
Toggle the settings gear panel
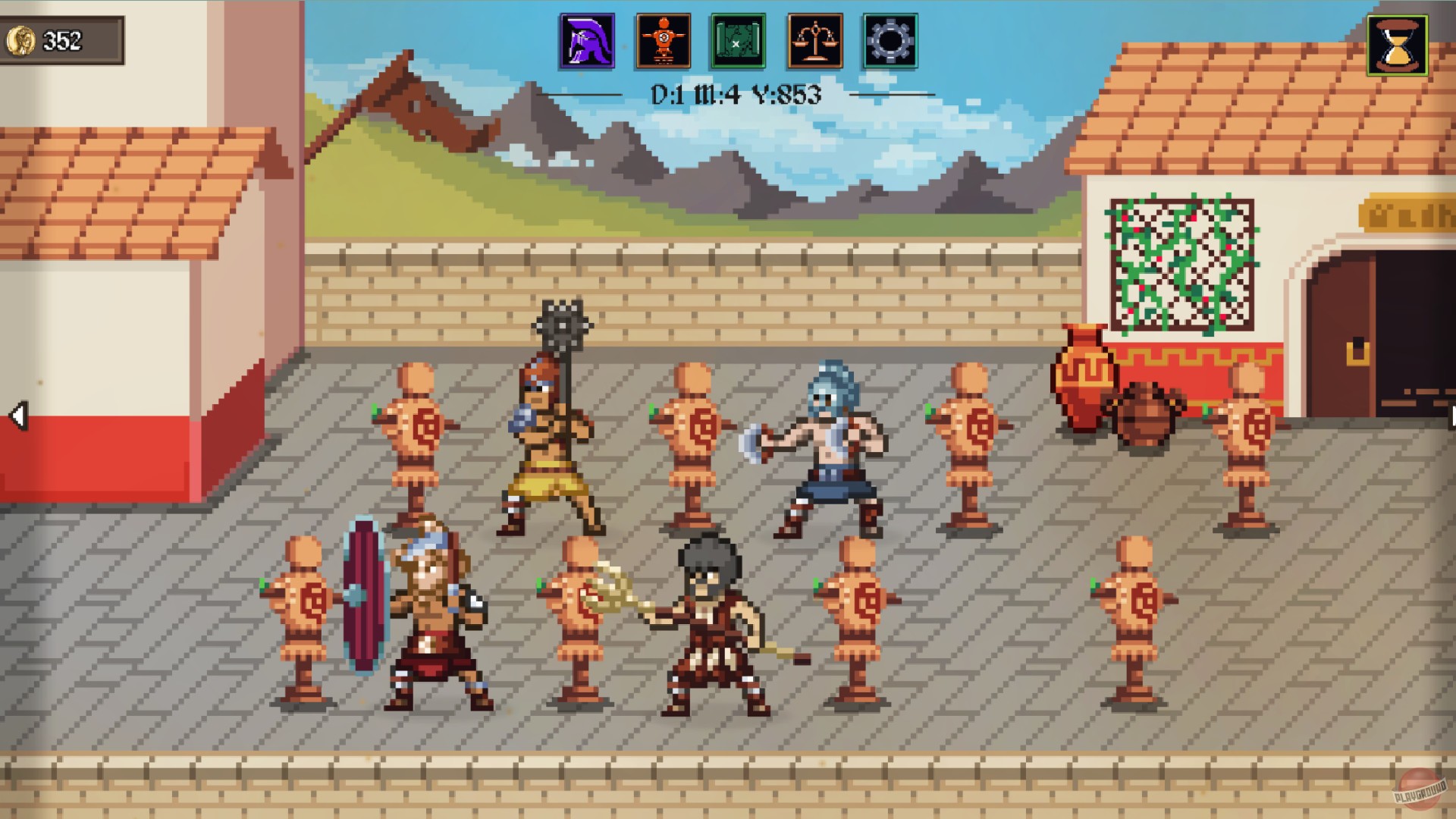point(887,42)
